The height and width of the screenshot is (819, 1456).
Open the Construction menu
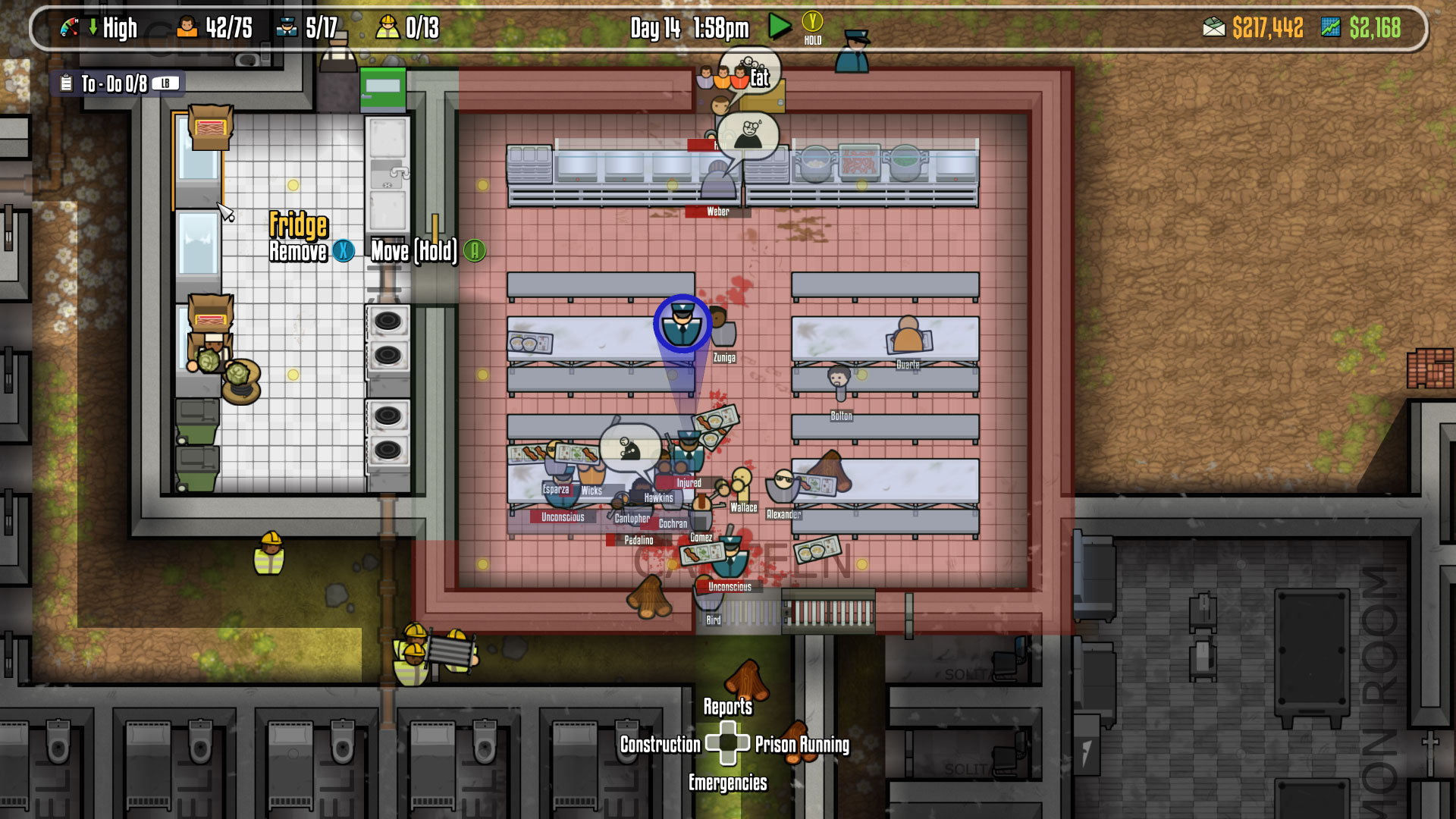[660, 745]
